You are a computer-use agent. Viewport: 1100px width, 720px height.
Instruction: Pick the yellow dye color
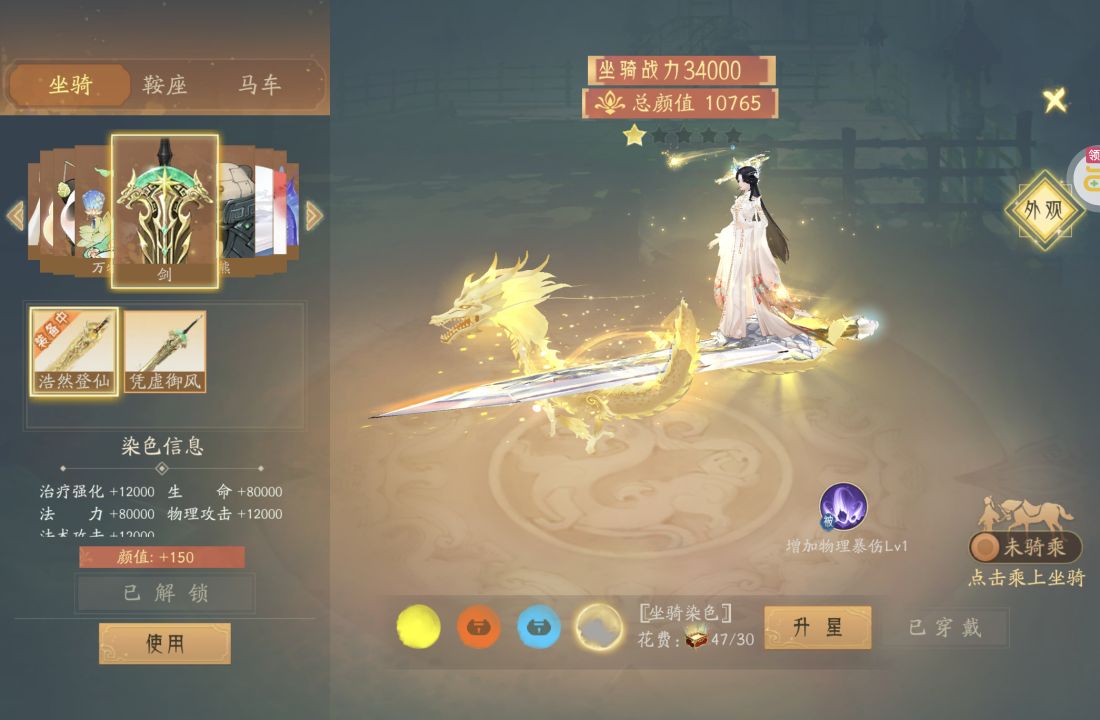418,627
